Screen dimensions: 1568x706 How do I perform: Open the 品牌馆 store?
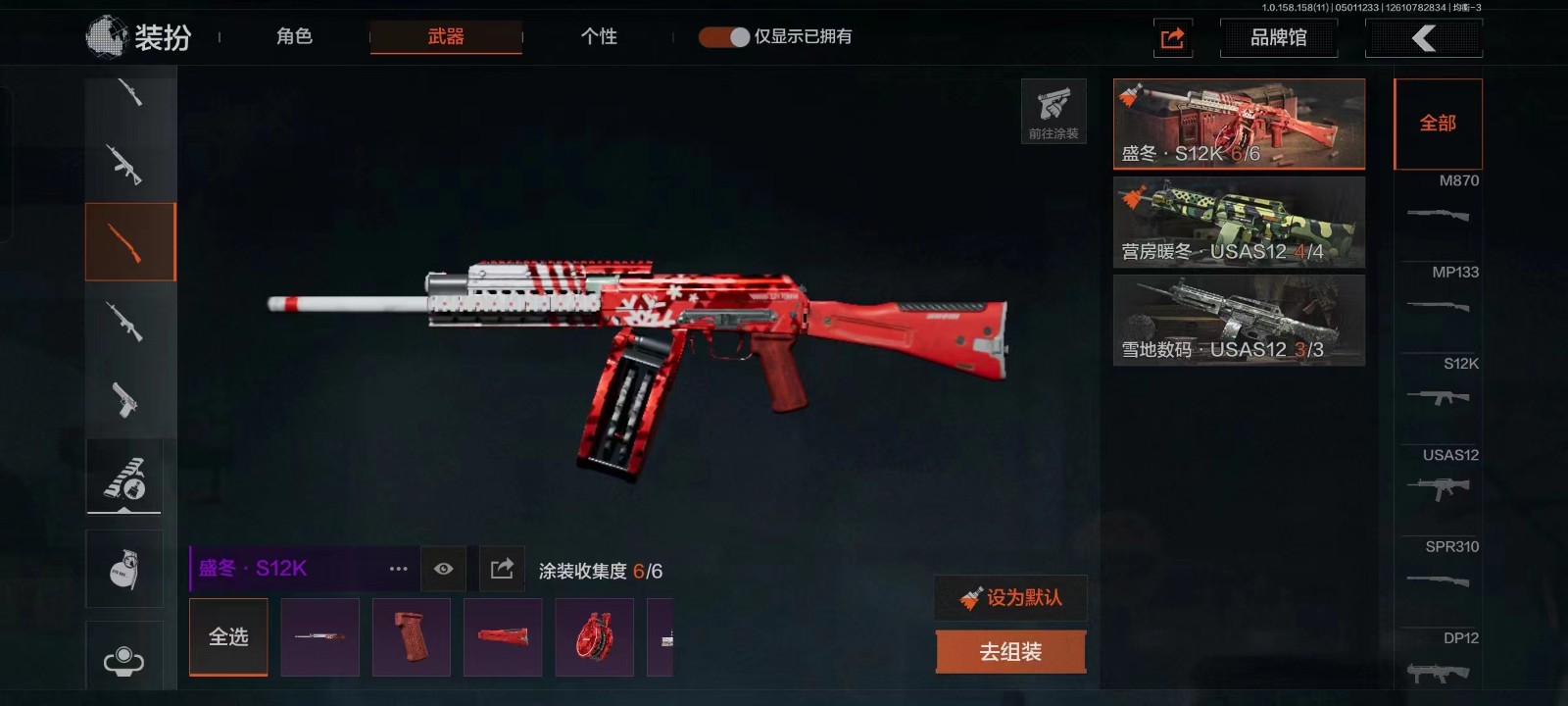pos(1278,38)
